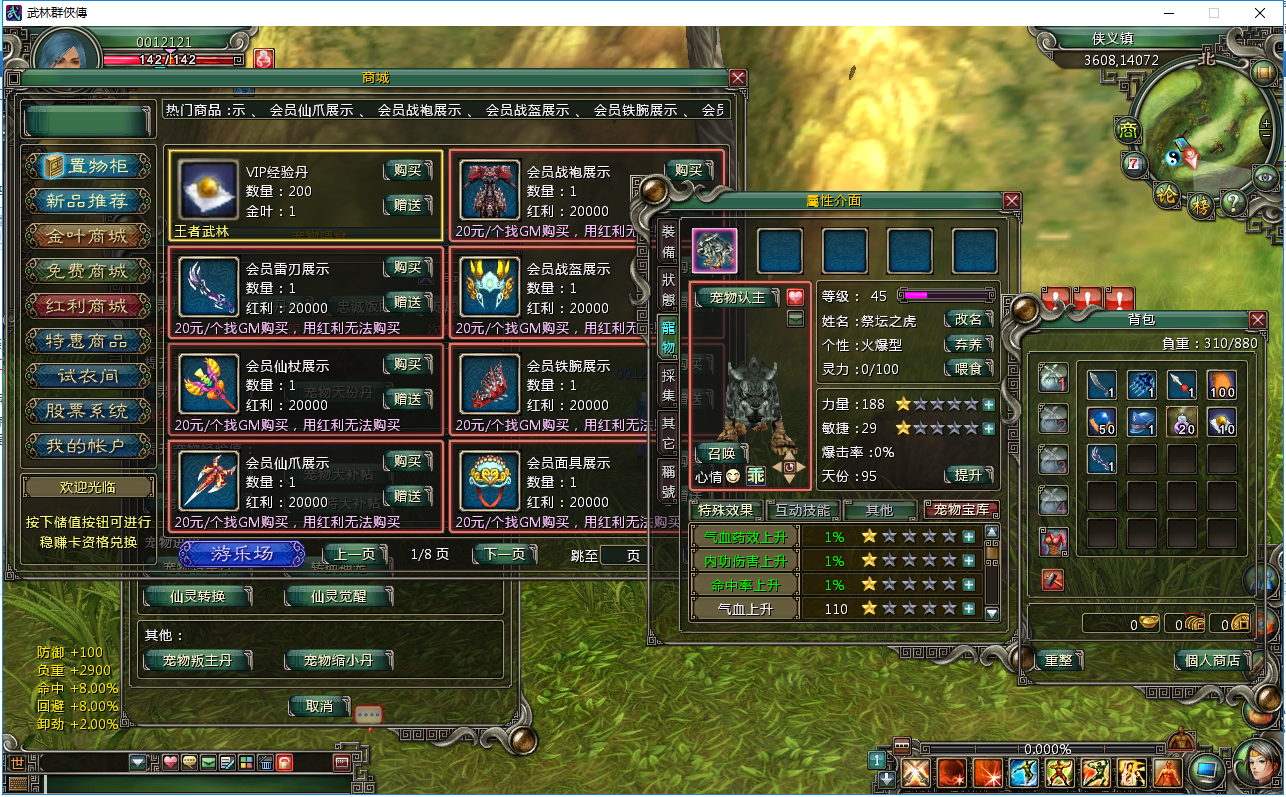1286x797 pixels.
Task: Open the 個人商店 personal shop
Action: [x=1212, y=660]
